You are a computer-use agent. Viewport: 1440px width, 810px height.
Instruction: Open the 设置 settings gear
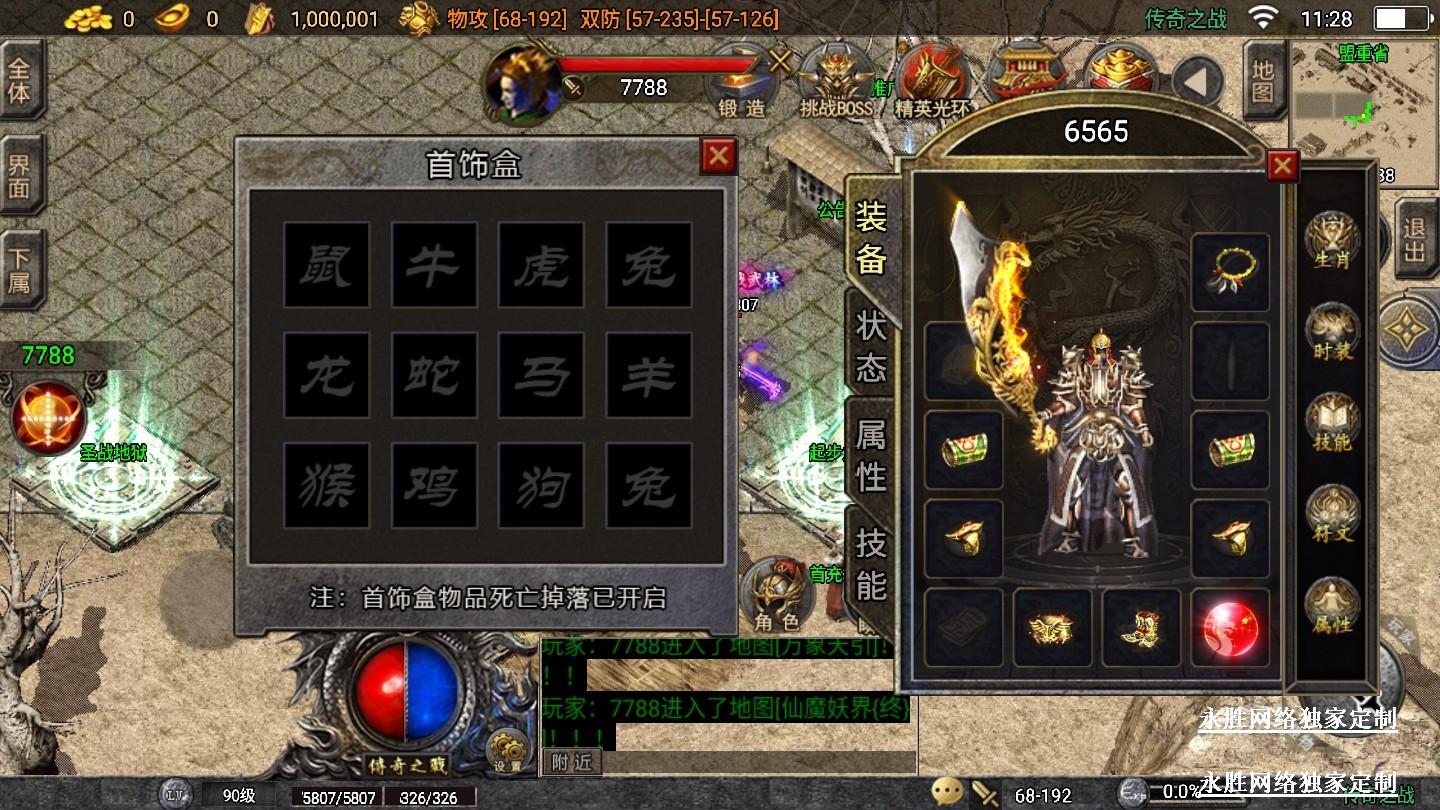click(508, 752)
